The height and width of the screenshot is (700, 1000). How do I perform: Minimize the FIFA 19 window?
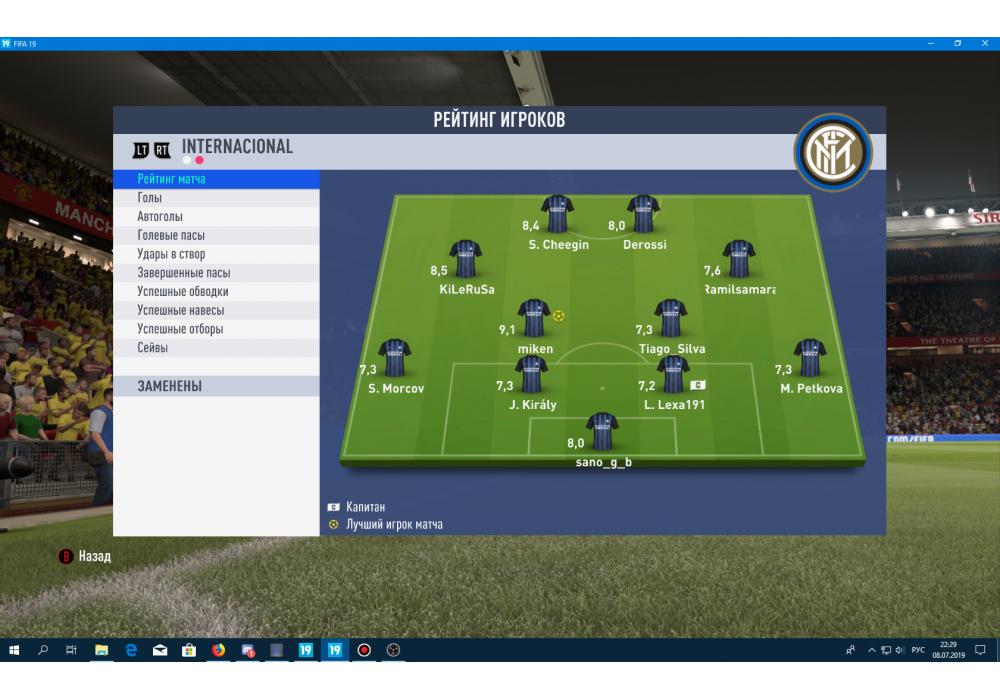[930, 44]
